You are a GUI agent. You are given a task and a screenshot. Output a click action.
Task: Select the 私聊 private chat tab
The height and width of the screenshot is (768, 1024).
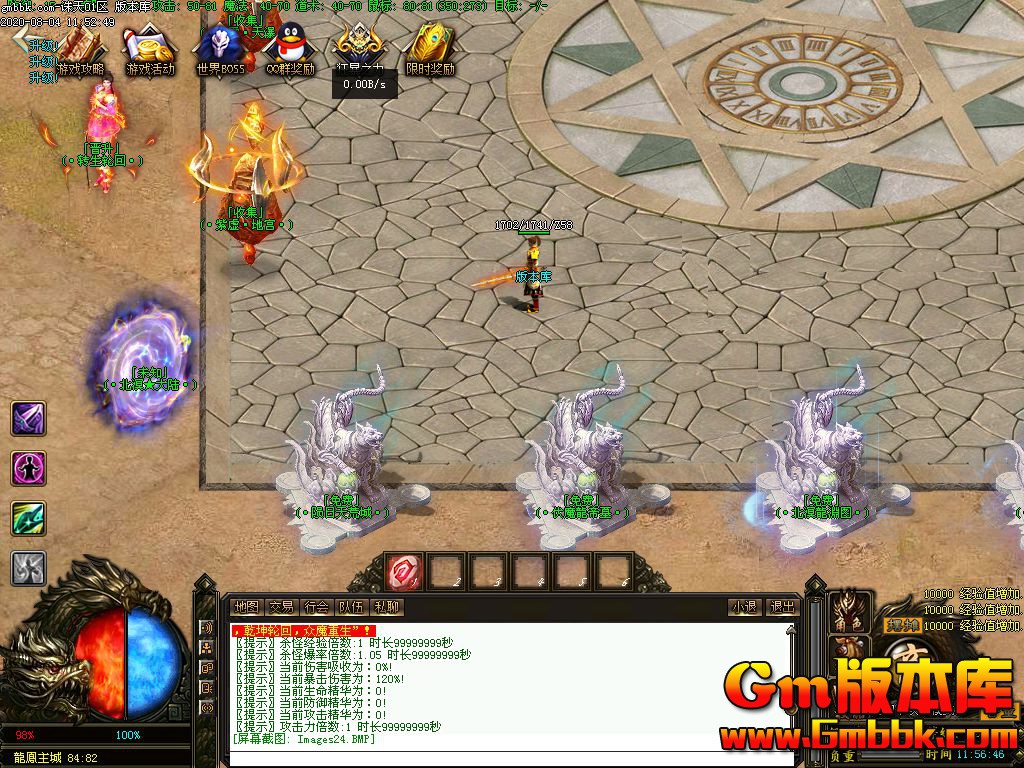tap(386, 607)
